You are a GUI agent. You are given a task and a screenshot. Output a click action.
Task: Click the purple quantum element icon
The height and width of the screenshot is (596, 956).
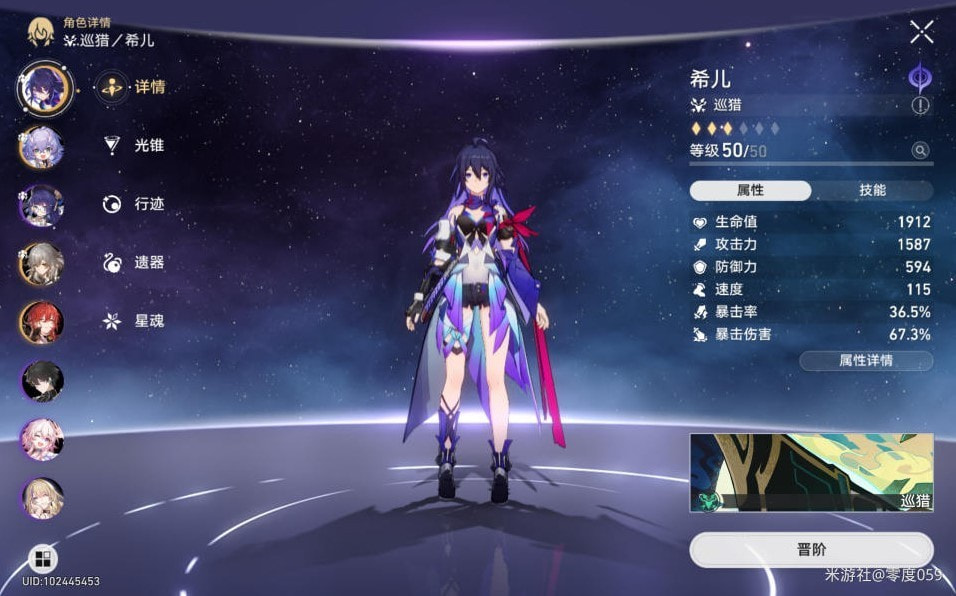coord(919,78)
